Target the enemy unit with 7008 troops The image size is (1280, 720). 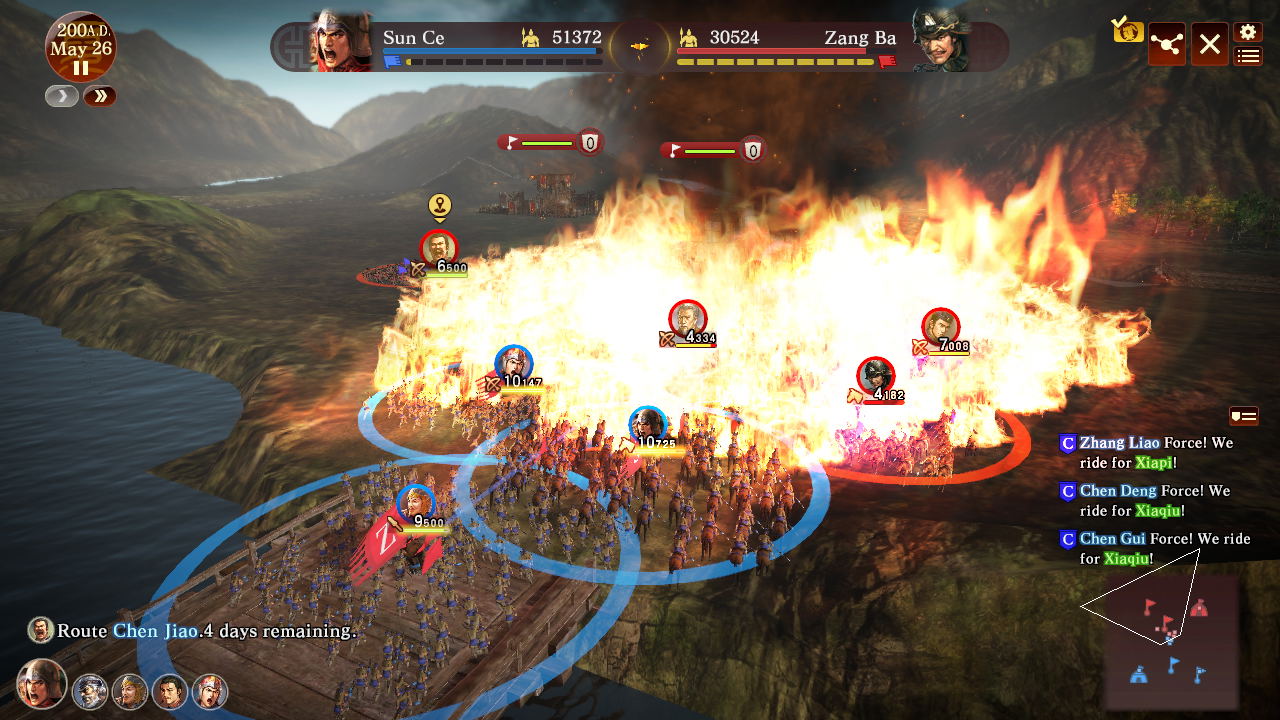[940, 327]
